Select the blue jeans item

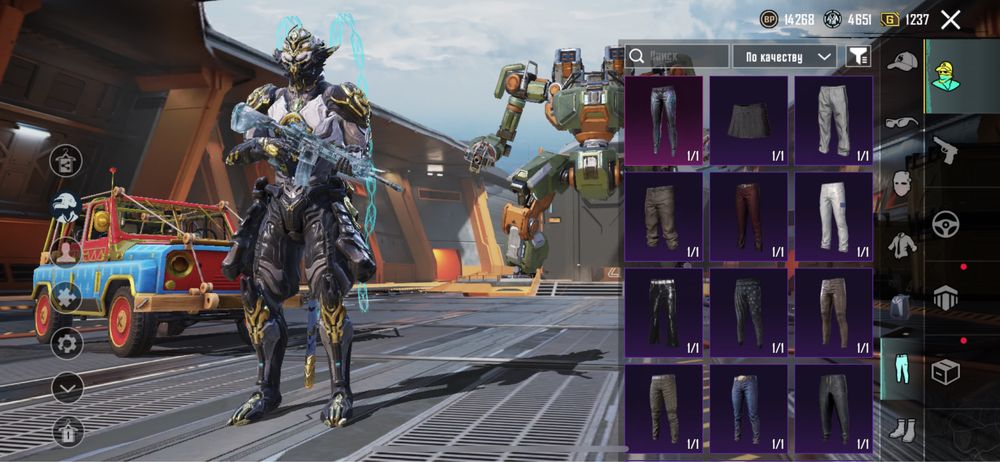pyautogui.click(x=749, y=408)
